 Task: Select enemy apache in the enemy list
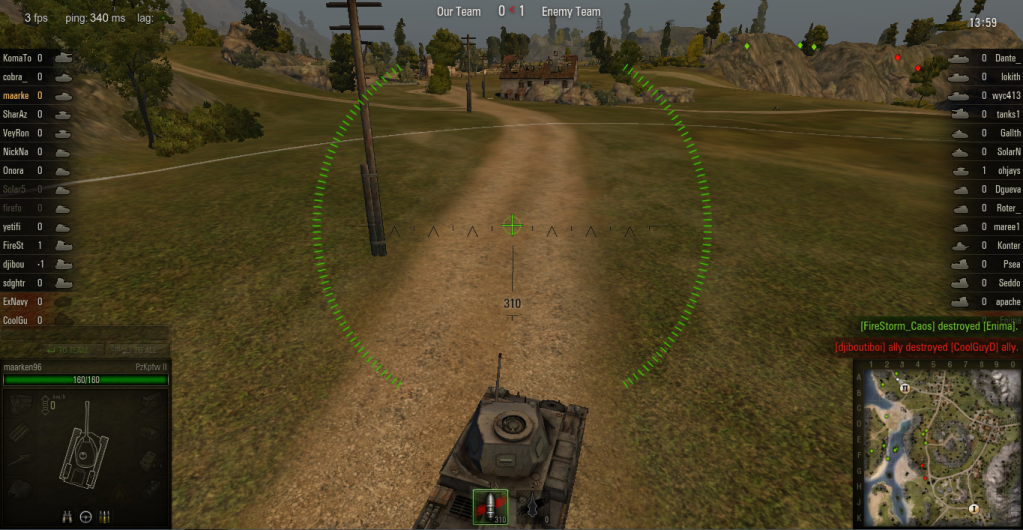tap(1009, 301)
